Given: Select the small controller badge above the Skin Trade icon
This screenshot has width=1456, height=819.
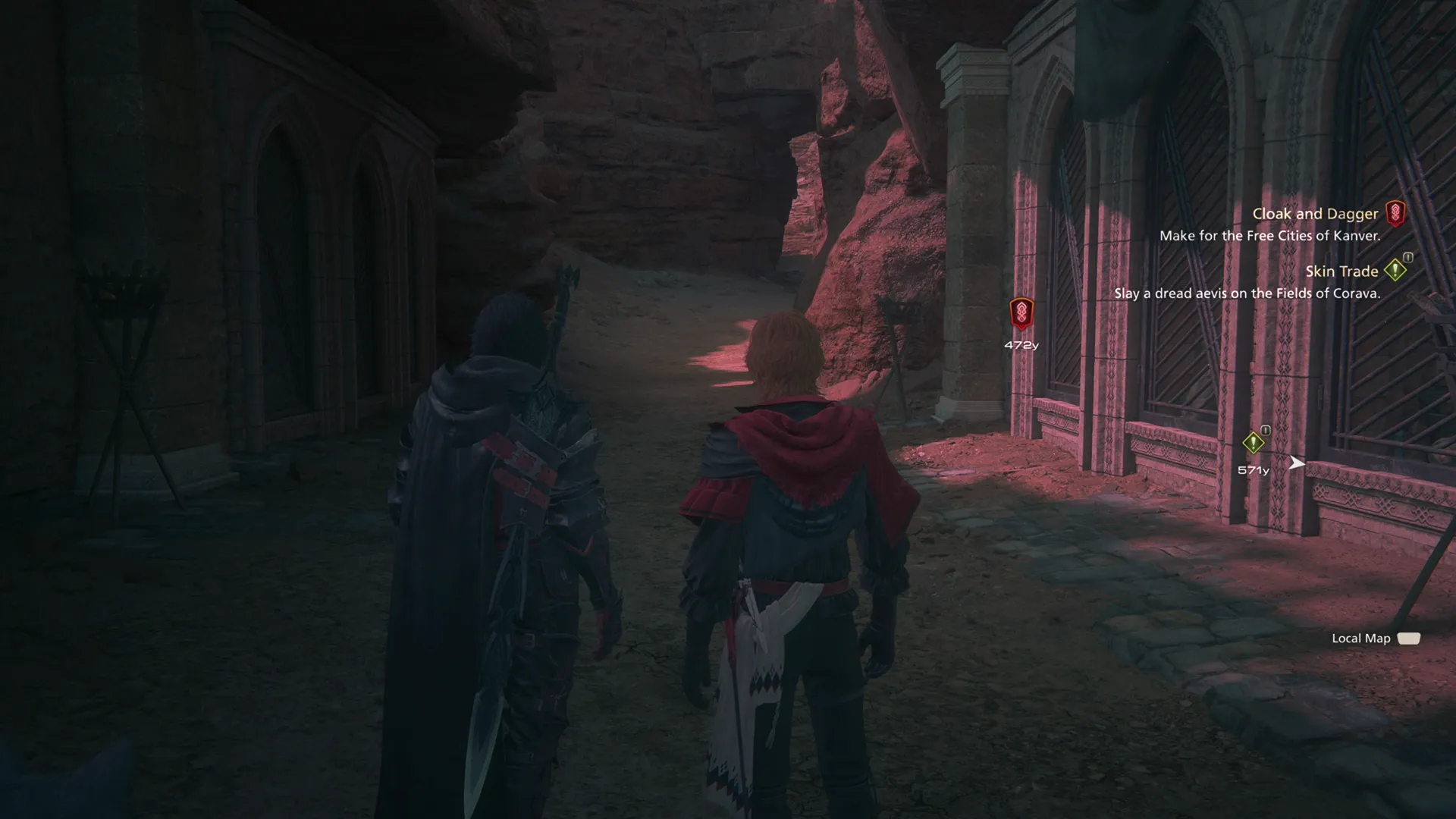Looking at the screenshot, I should pyautogui.click(x=1408, y=259).
